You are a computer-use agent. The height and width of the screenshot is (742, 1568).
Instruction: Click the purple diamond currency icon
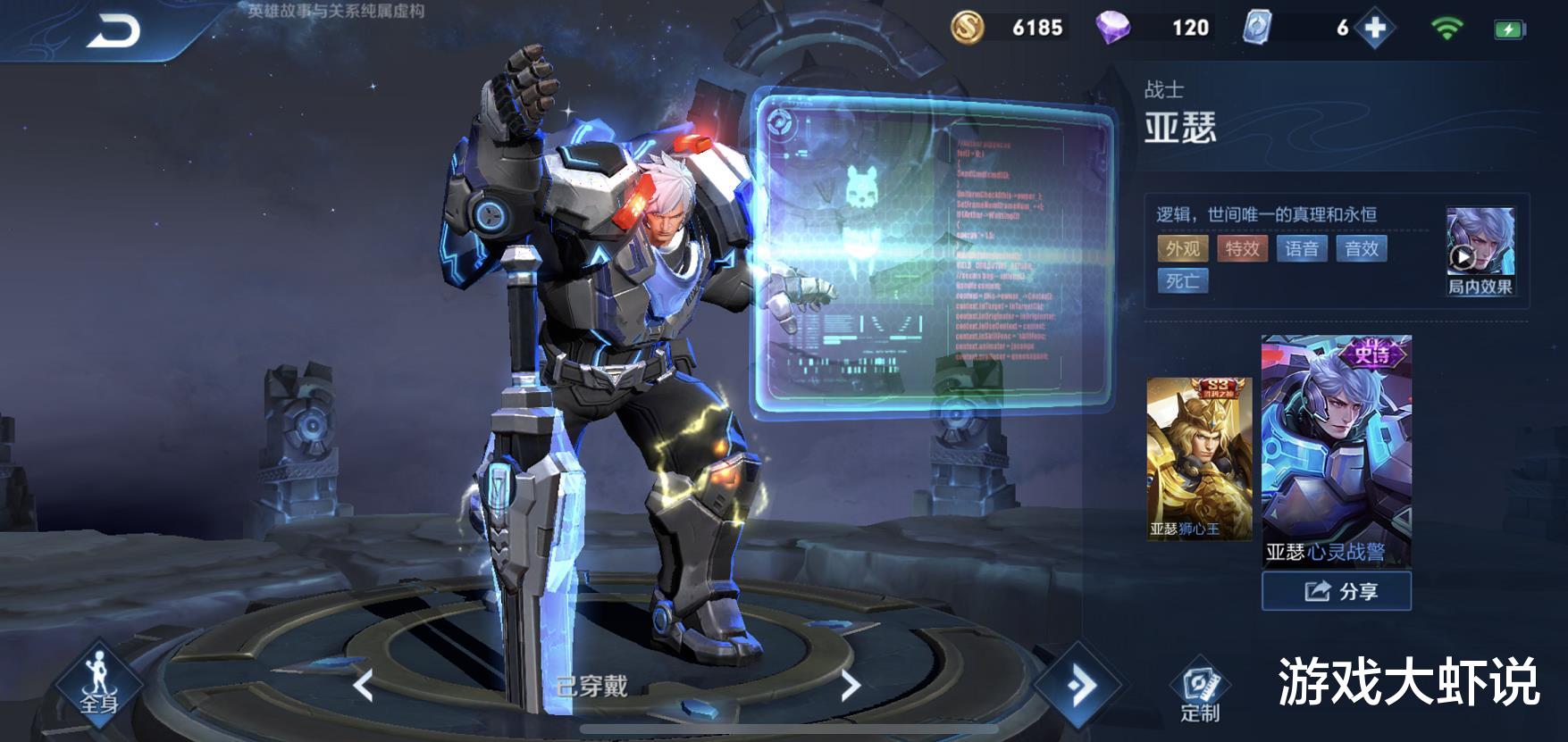click(x=1112, y=28)
